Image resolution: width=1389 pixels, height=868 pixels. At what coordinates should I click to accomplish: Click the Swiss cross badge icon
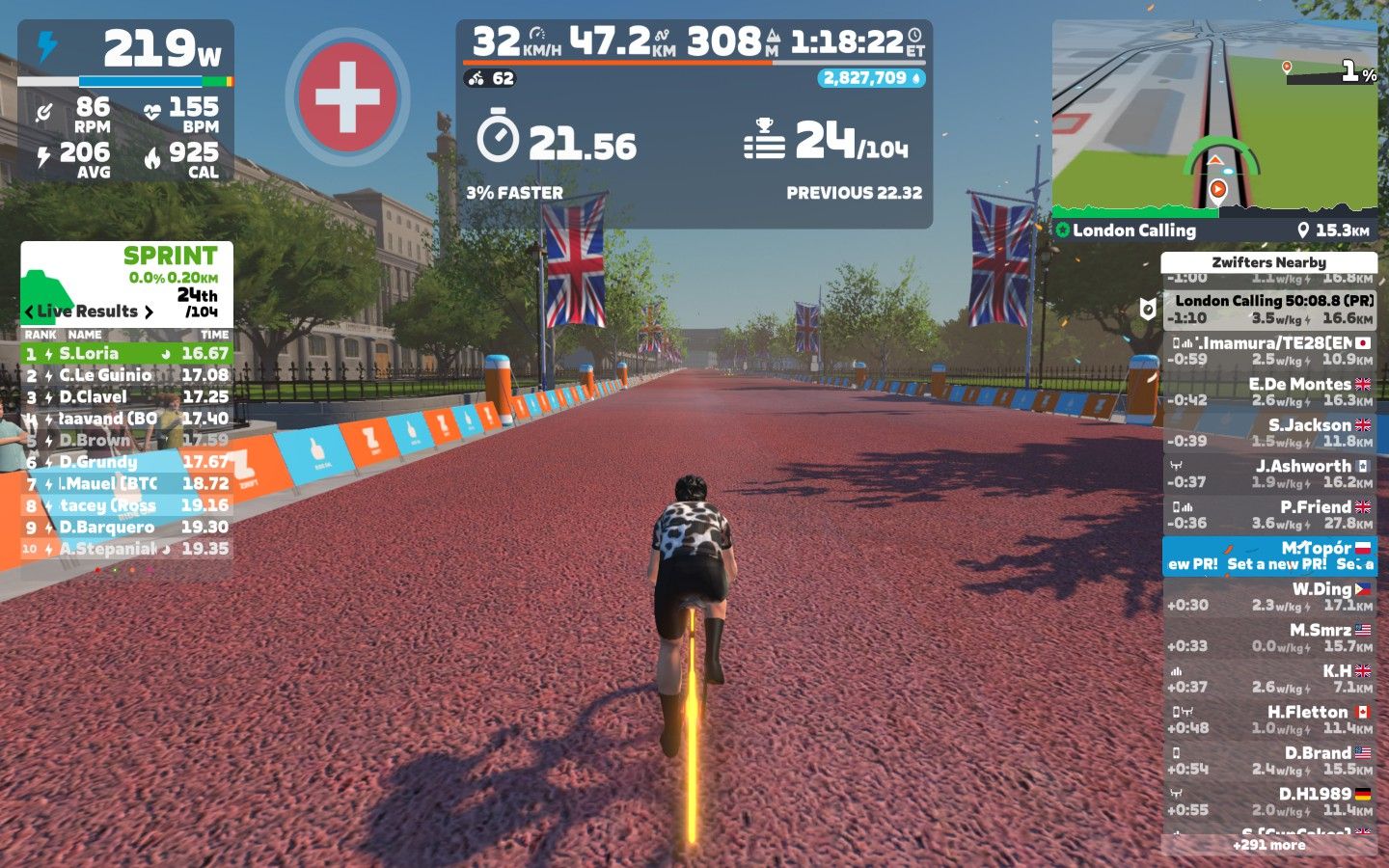coord(347,96)
